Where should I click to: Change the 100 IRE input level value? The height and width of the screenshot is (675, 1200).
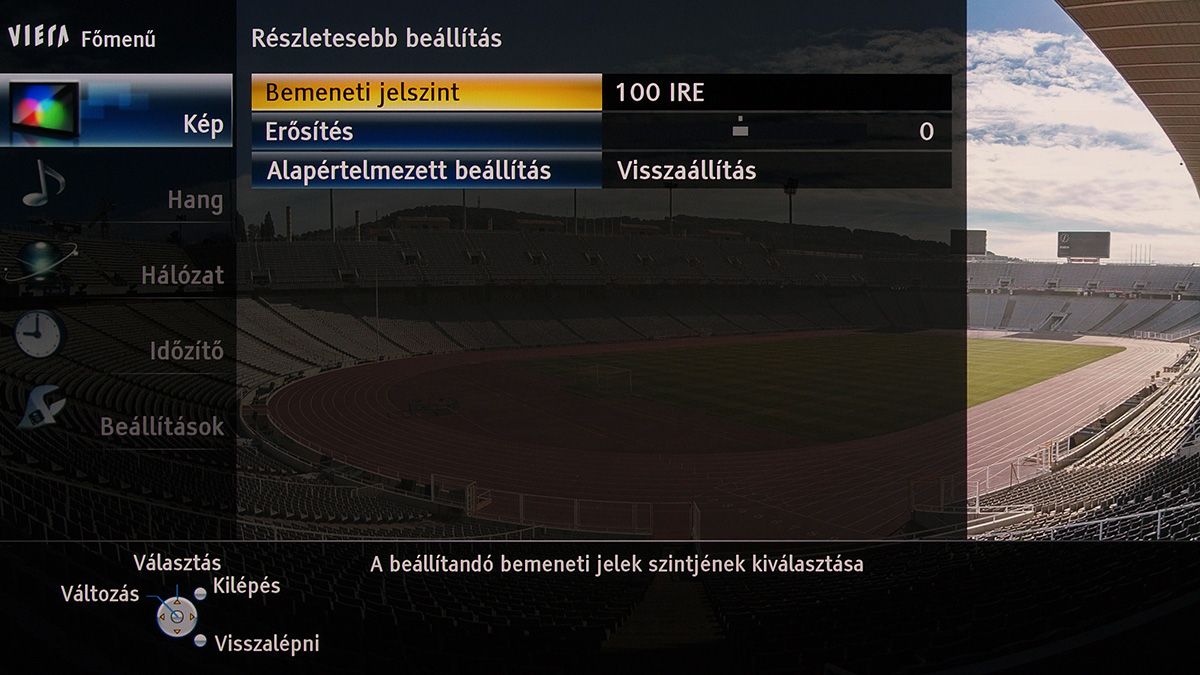[776, 93]
